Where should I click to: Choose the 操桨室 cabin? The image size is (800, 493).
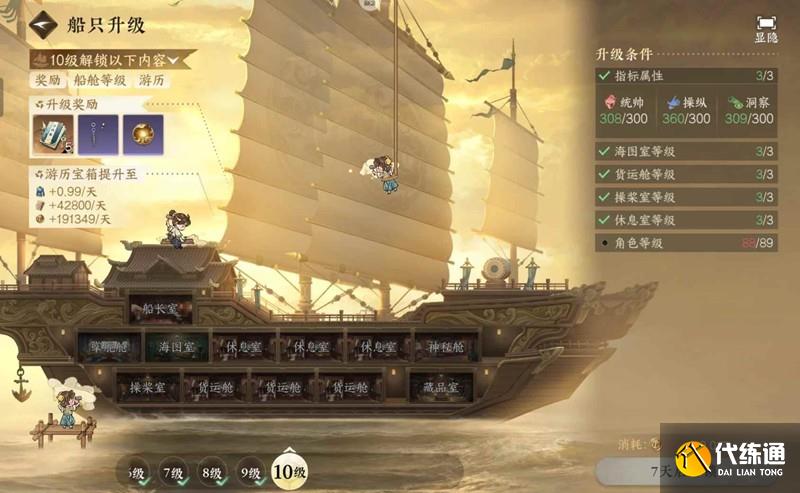[x=146, y=385]
